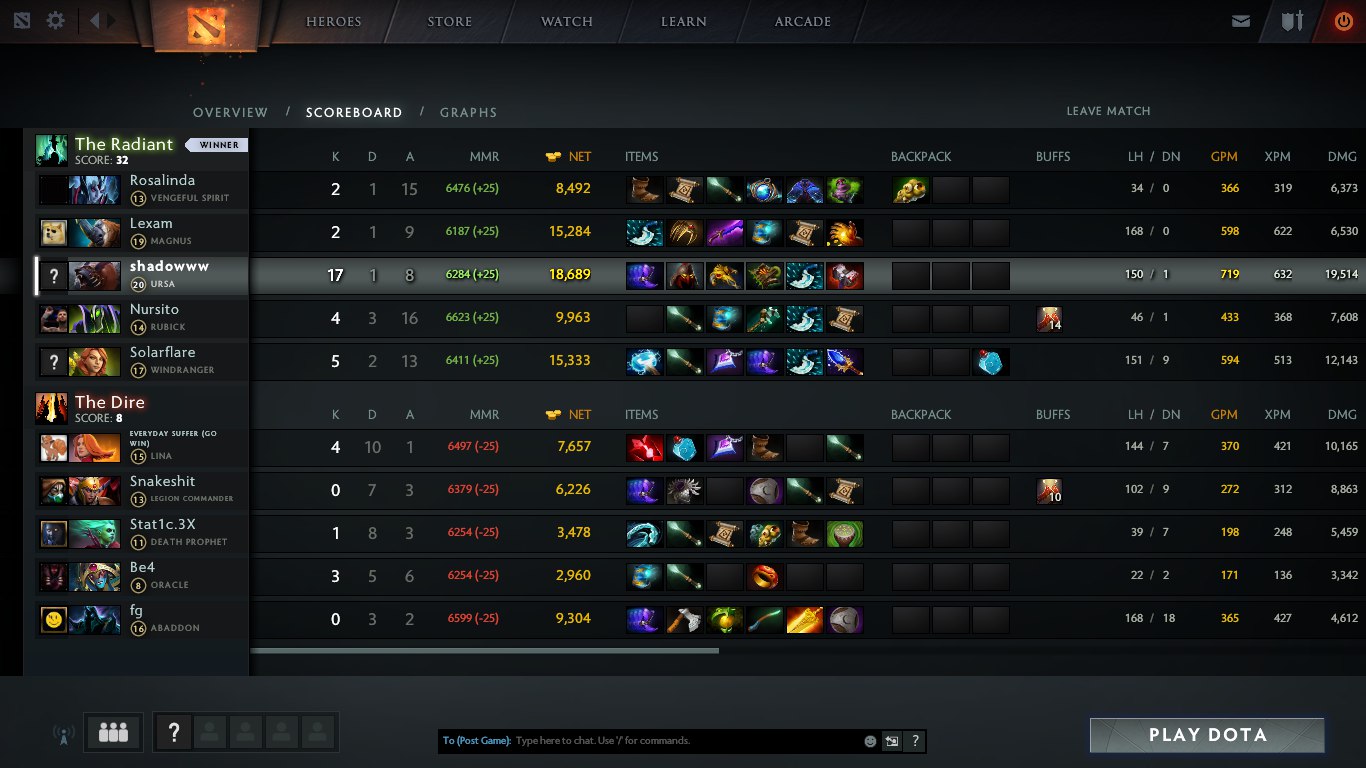Open the Watch menu
The height and width of the screenshot is (768, 1366).
pos(566,21)
